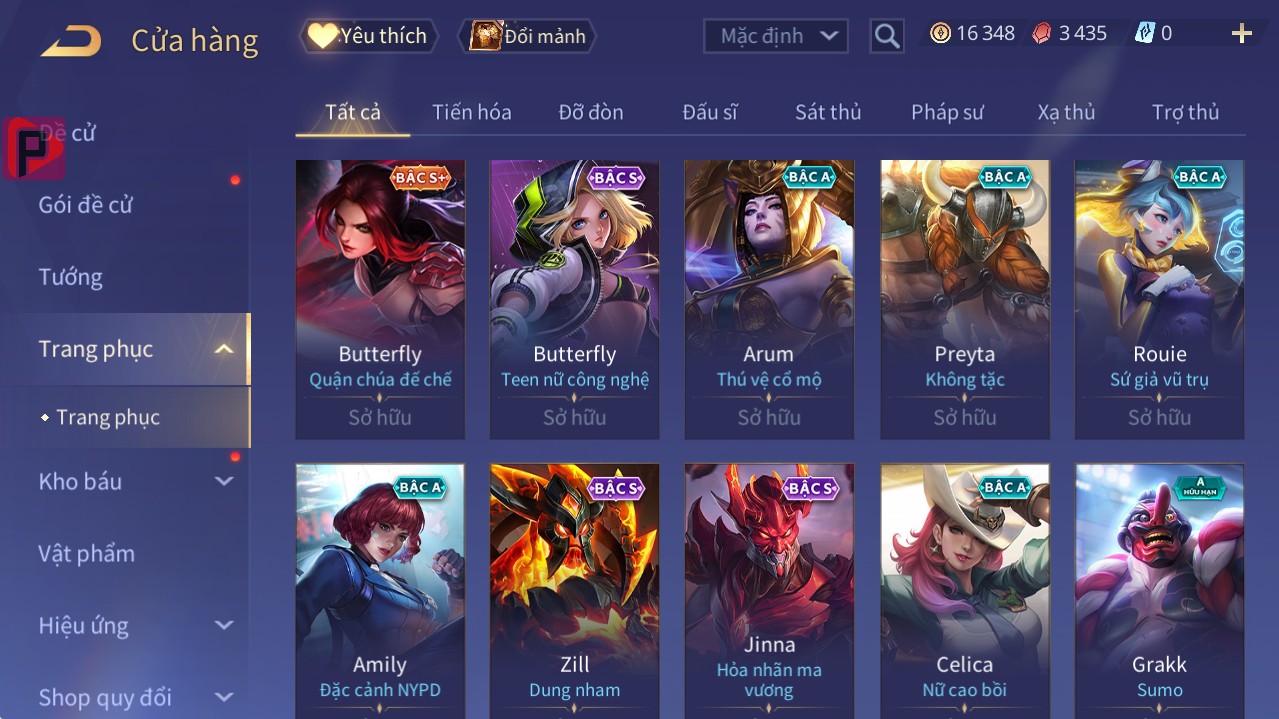
Task: Go back using the return arrow
Action: (x=71, y=41)
